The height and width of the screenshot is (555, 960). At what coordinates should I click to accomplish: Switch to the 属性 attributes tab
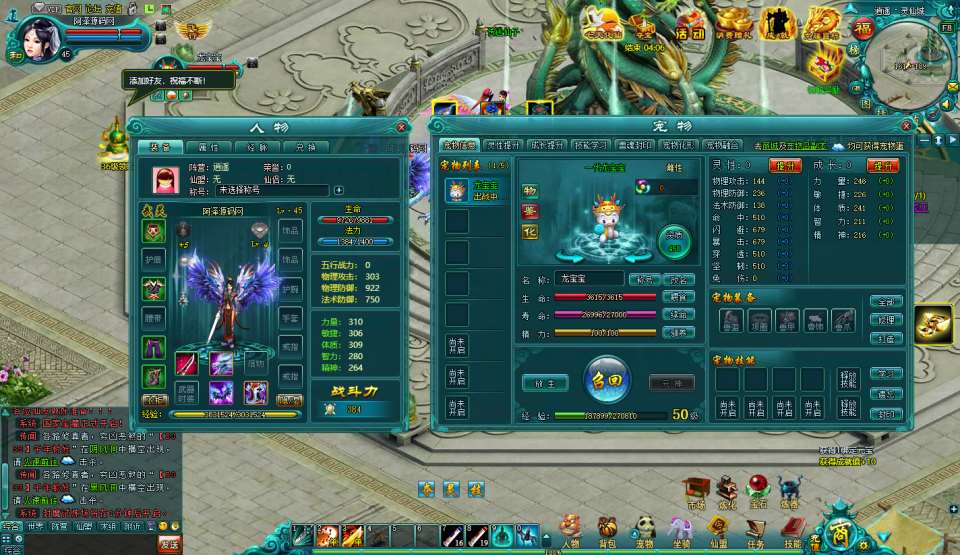coord(209,147)
